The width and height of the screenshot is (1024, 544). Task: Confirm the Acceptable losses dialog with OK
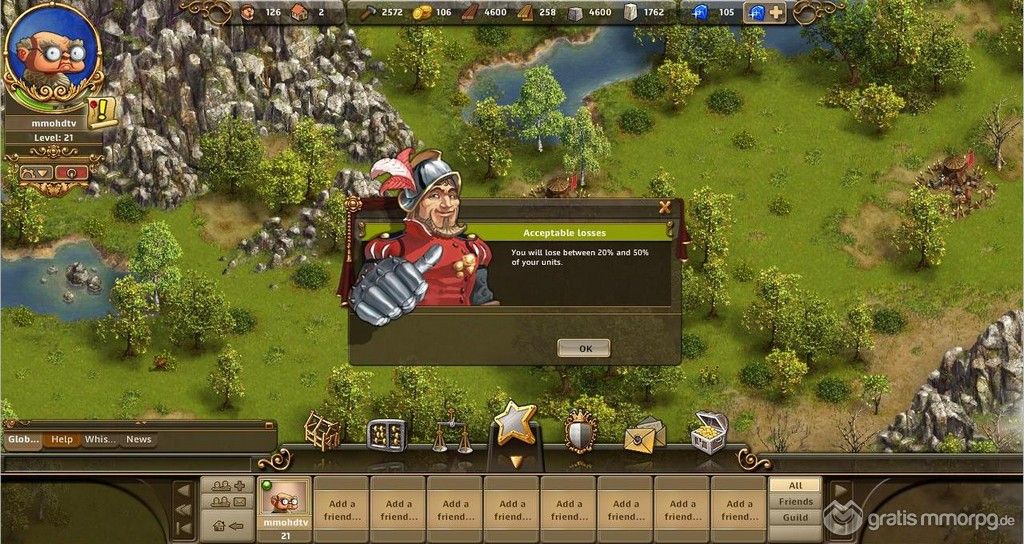[x=584, y=349]
